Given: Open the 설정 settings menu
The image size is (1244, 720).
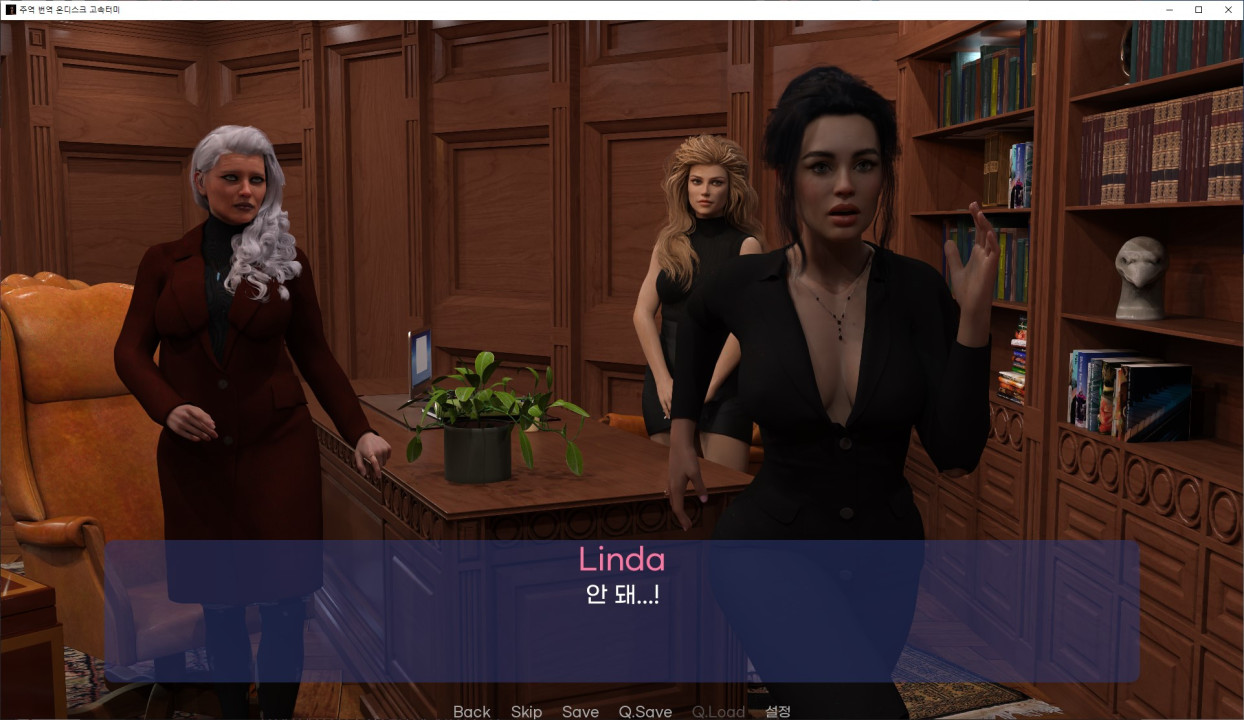Looking at the screenshot, I should [778, 711].
